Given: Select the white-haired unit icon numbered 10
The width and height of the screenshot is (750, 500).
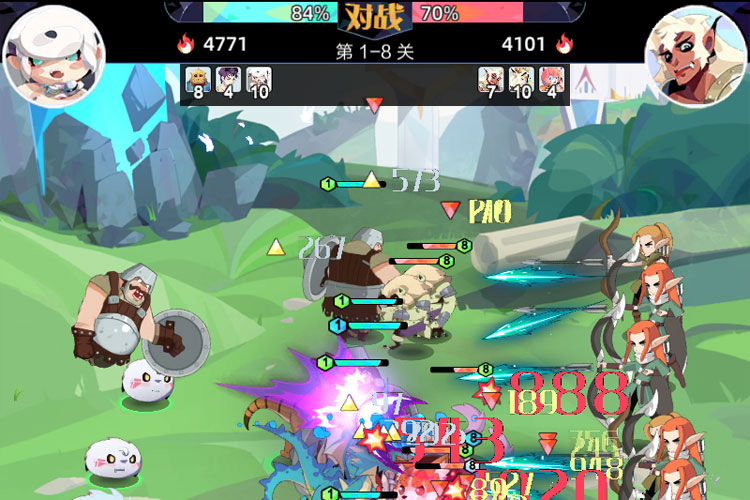Looking at the screenshot, I should point(259,83).
